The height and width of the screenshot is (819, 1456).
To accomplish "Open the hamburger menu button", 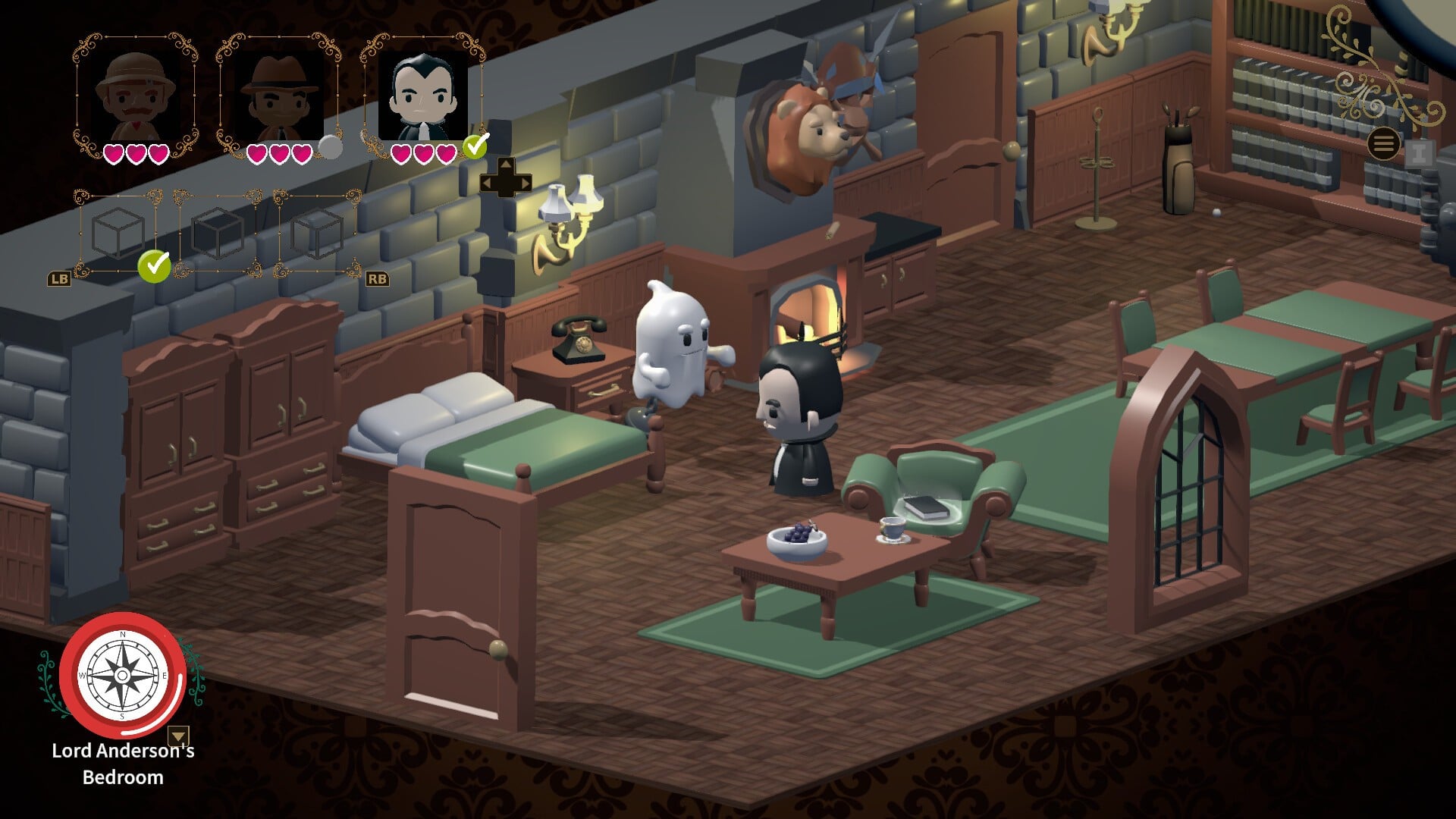I will point(1383,143).
